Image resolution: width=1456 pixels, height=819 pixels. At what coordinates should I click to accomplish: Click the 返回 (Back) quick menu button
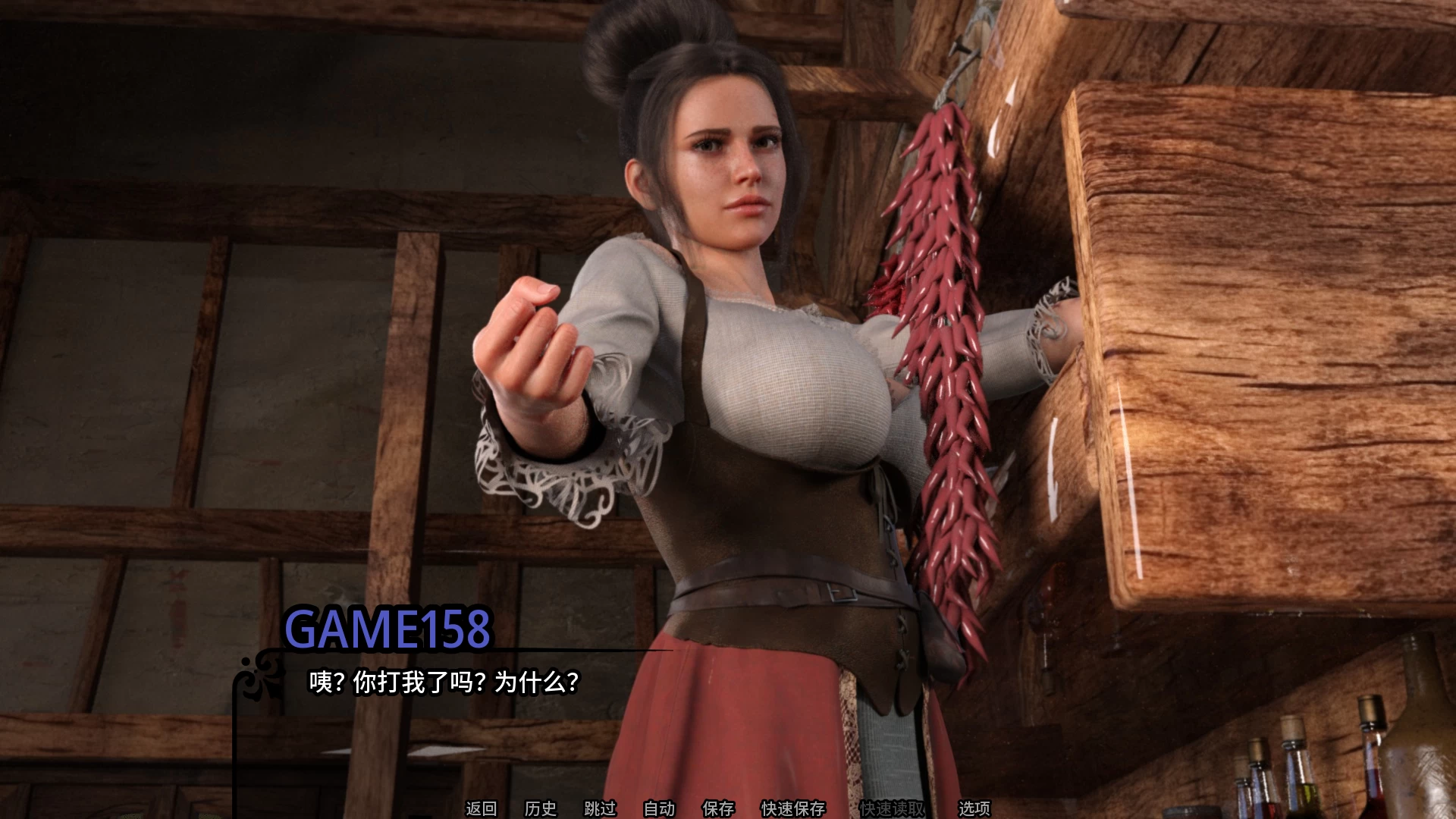[x=481, y=808]
